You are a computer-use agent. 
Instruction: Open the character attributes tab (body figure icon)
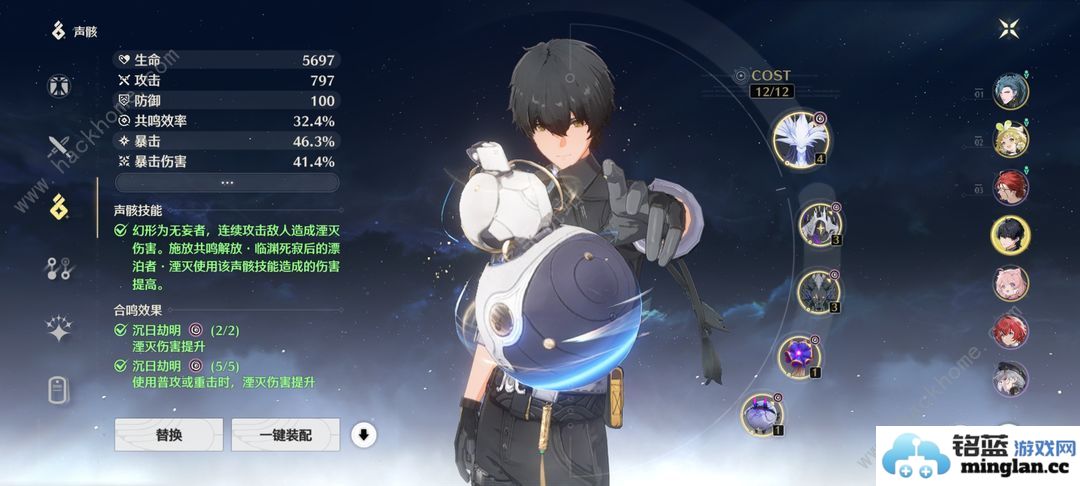(x=59, y=84)
